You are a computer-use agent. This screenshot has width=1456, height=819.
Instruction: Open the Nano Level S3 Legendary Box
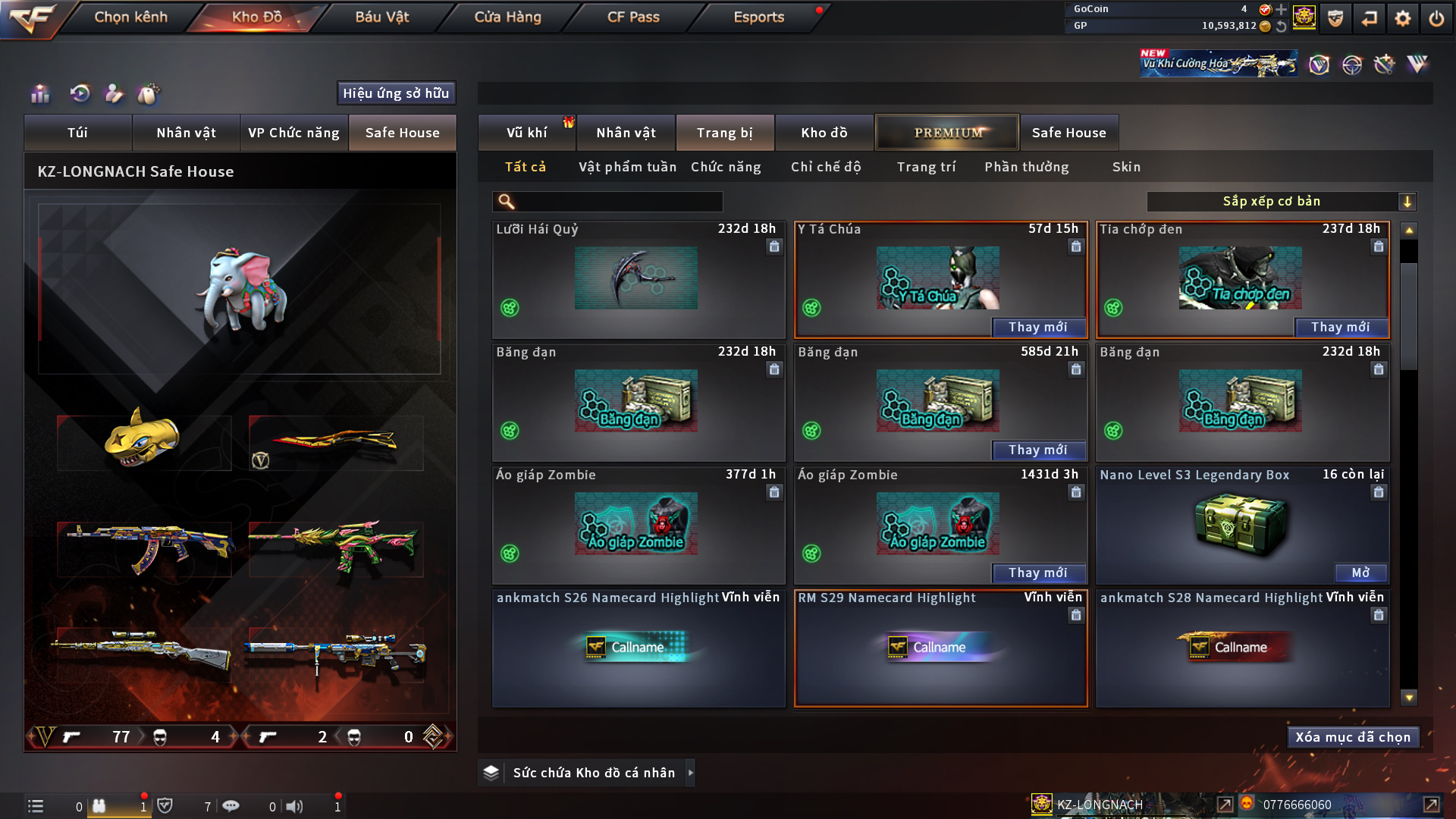point(1360,573)
